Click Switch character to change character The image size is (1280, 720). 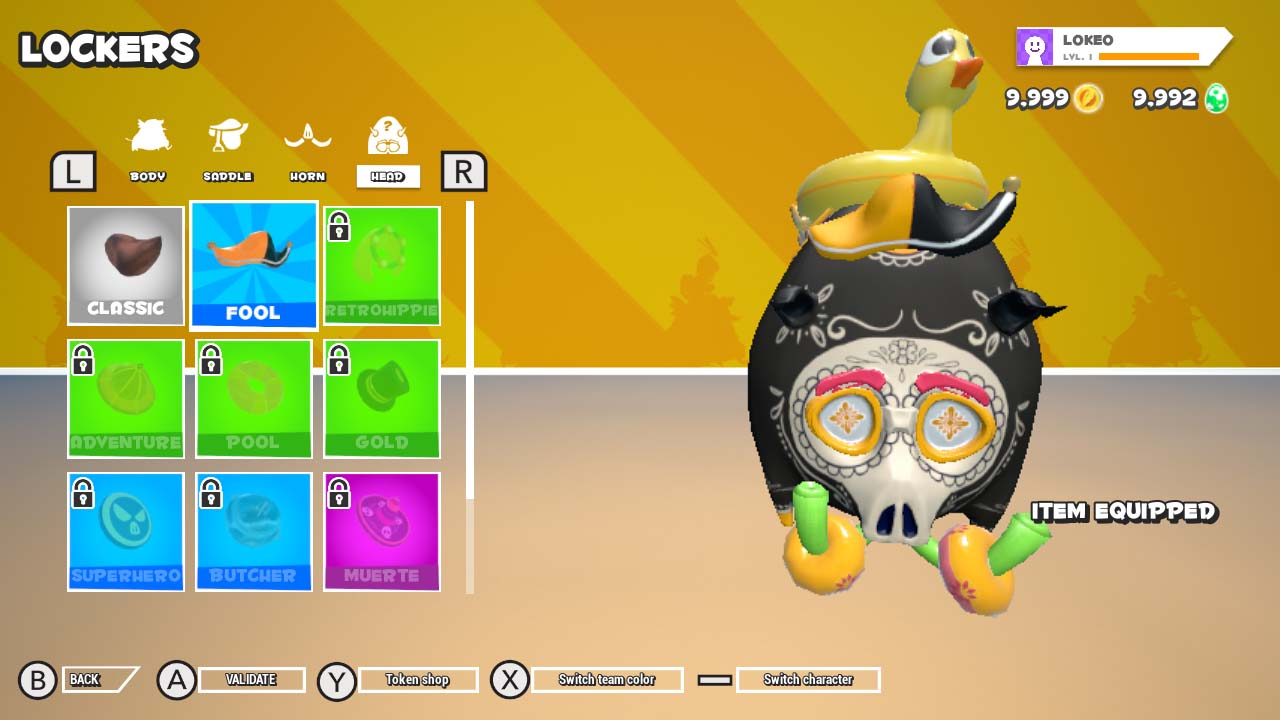coord(808,680)
